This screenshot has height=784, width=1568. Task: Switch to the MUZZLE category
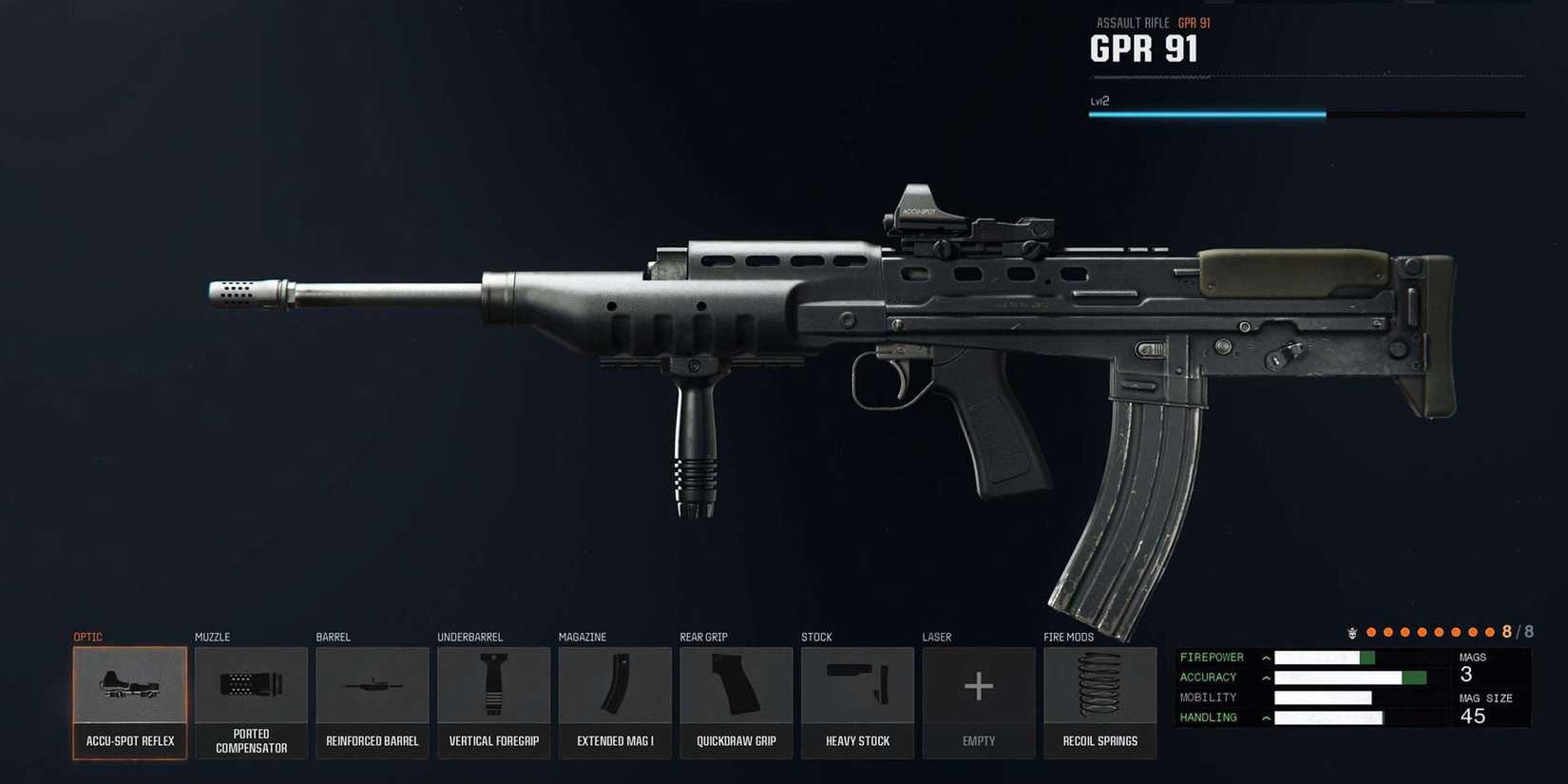pyautogui.click(x=214, y=637)
